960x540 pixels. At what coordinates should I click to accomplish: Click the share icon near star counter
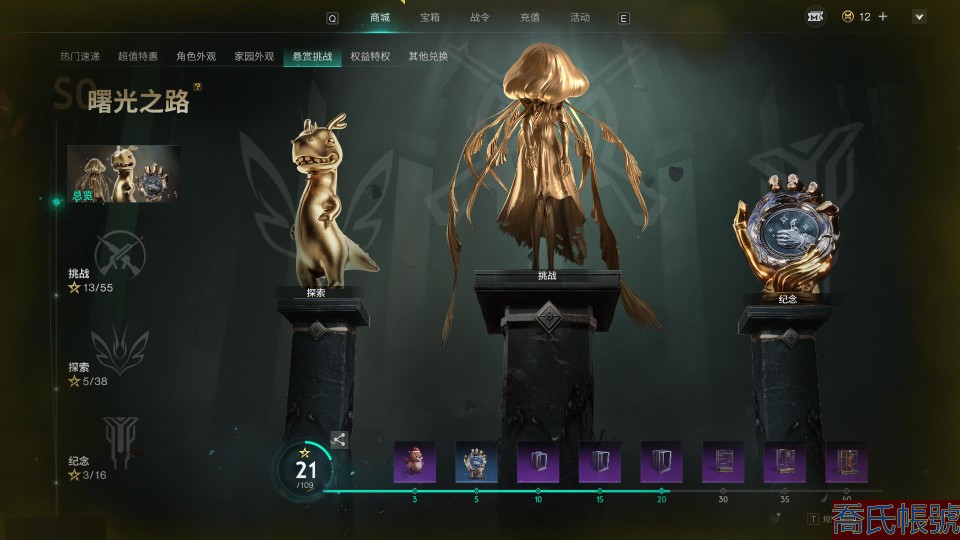(x=339, y=438)
